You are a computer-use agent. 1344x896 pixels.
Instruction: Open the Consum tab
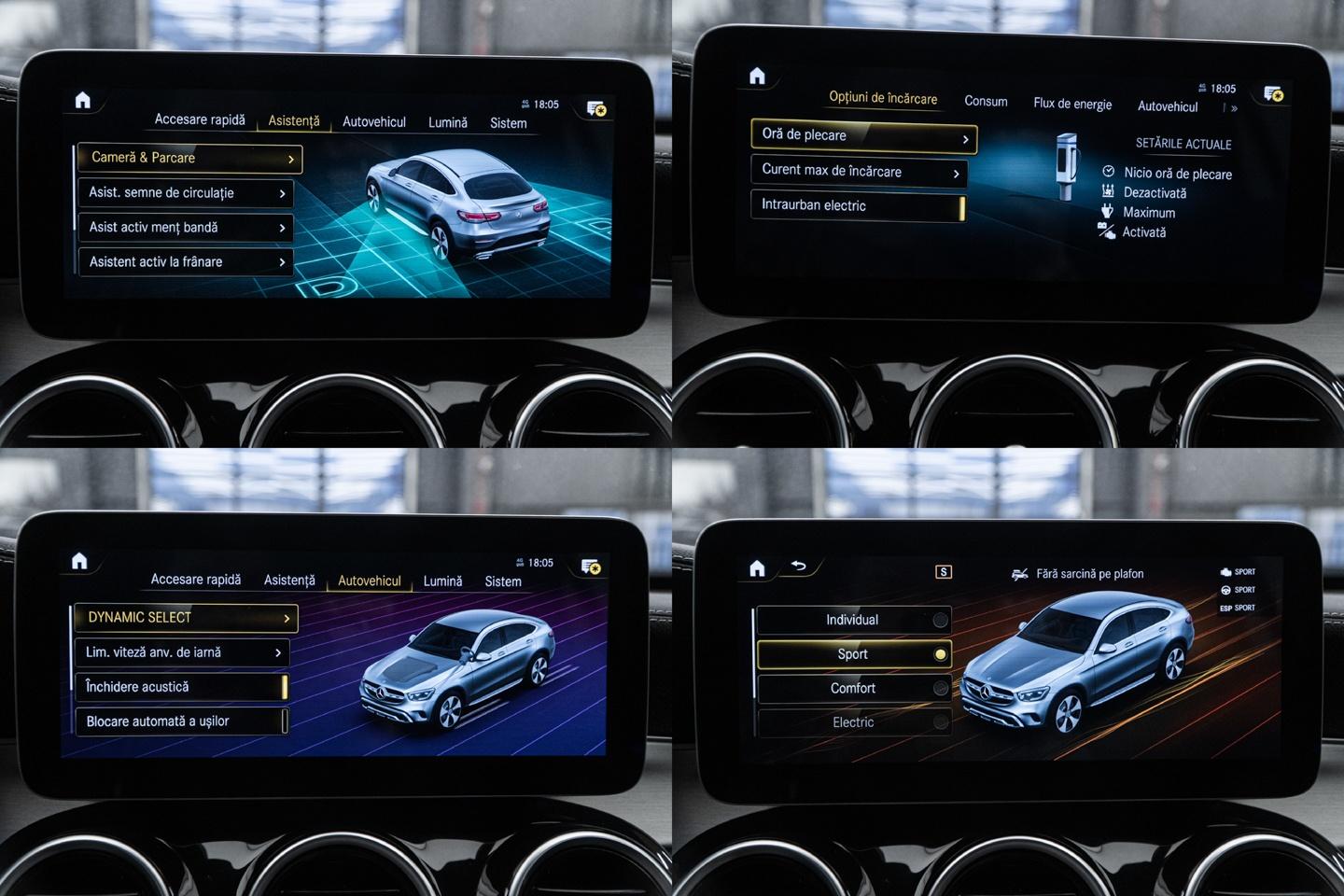click(x=986, y=102)
